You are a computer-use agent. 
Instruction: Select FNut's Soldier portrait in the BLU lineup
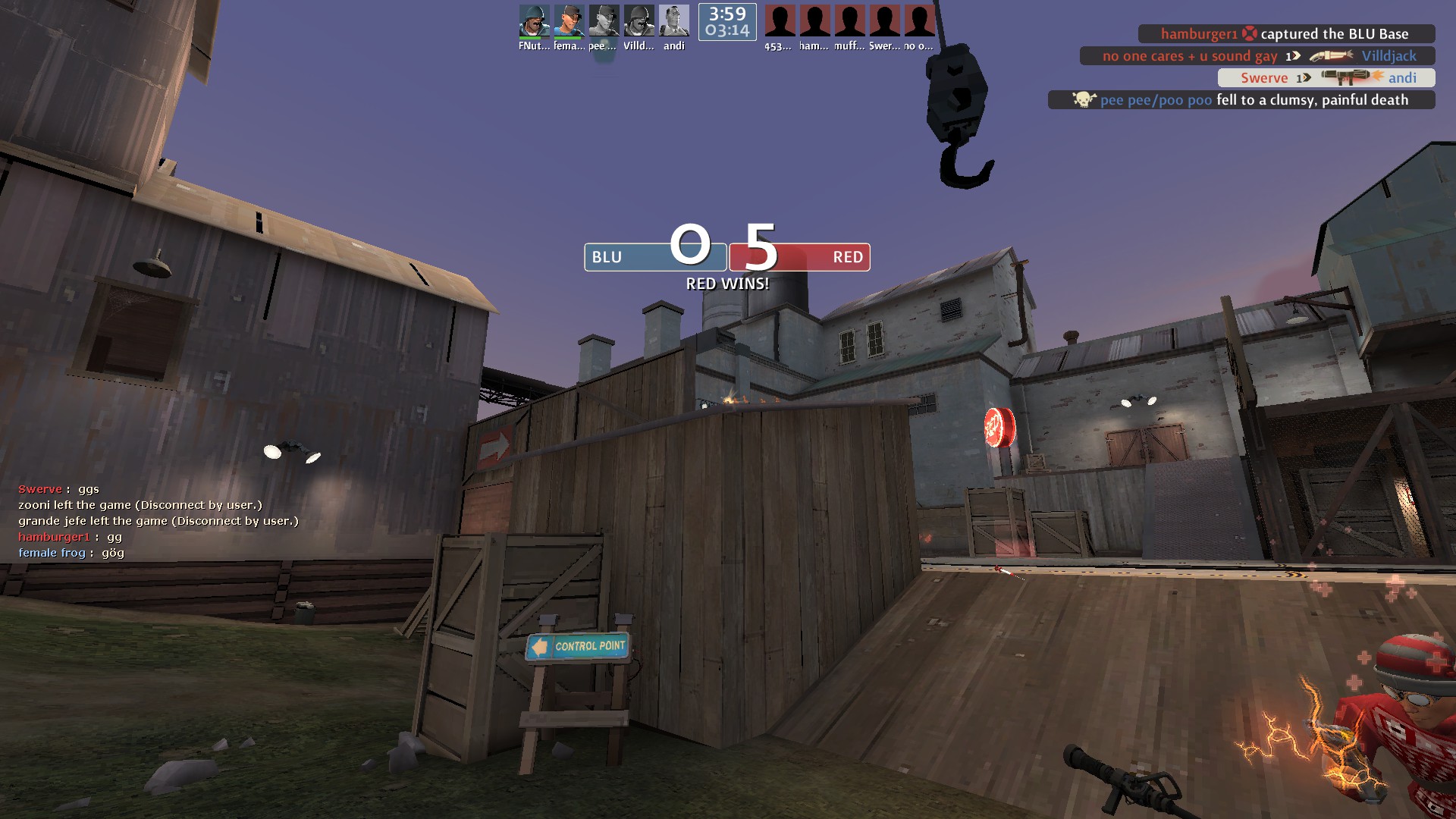(534, 21)
